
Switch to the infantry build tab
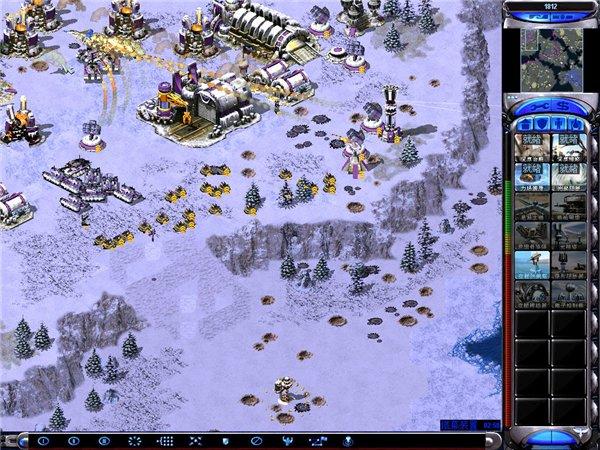point(557,123)
